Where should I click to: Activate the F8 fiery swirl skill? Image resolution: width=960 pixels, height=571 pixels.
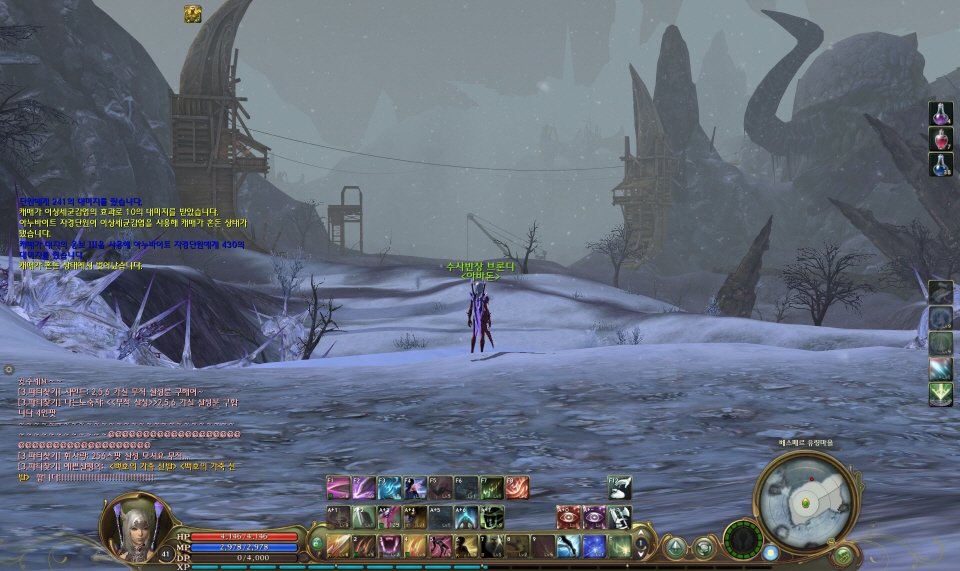click(x=516, y=487)
